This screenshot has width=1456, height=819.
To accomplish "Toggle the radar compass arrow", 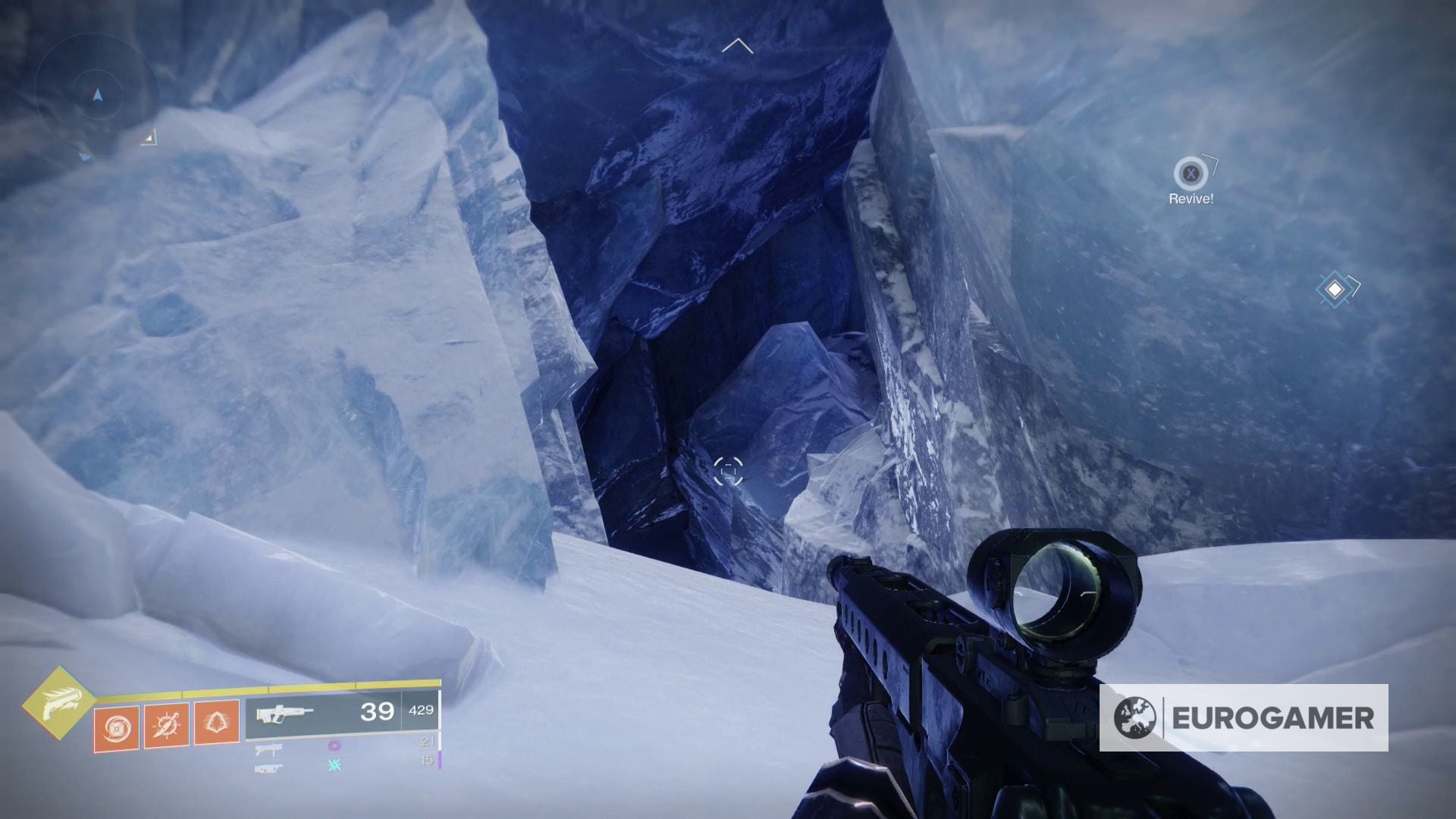I will (97, 94).
